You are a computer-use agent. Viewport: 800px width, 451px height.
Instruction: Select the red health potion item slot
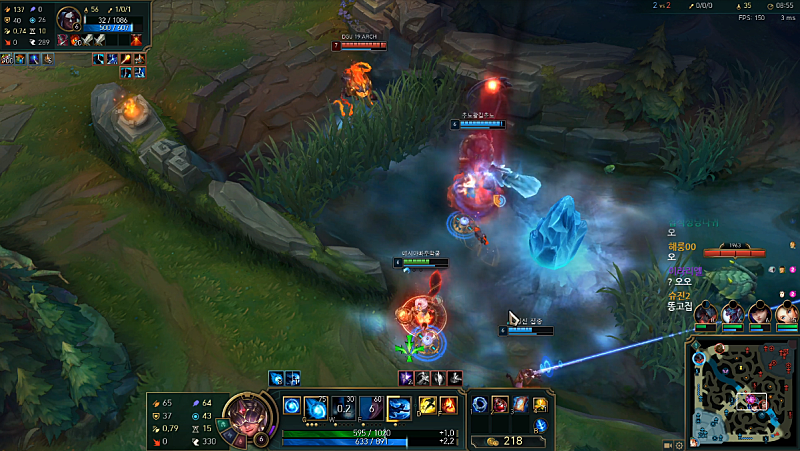click(x=499, y=404)
